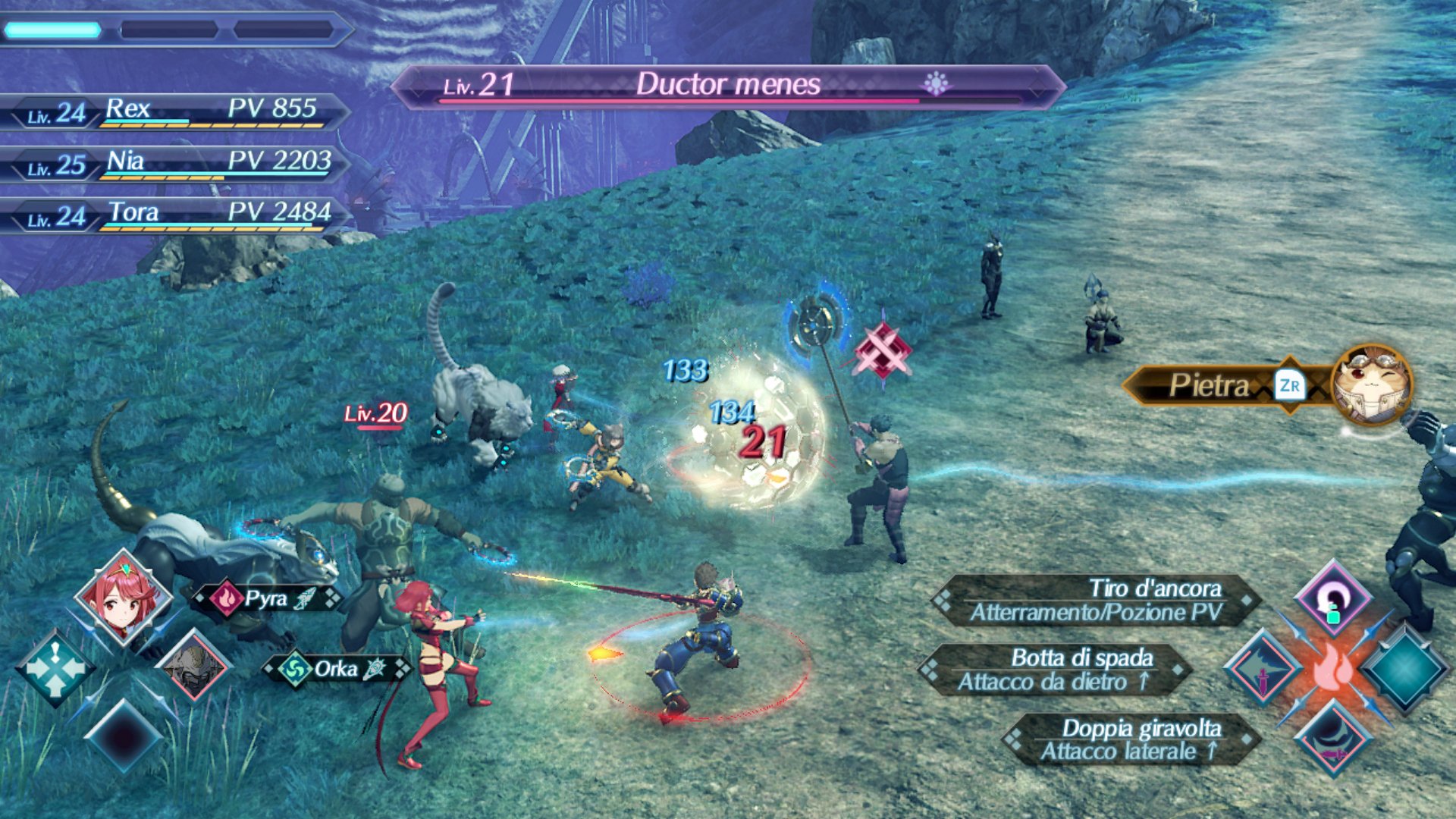1456x819 pixels.
Task: Click the Pyra blade name tag
Action: click(x=265, y=599)
